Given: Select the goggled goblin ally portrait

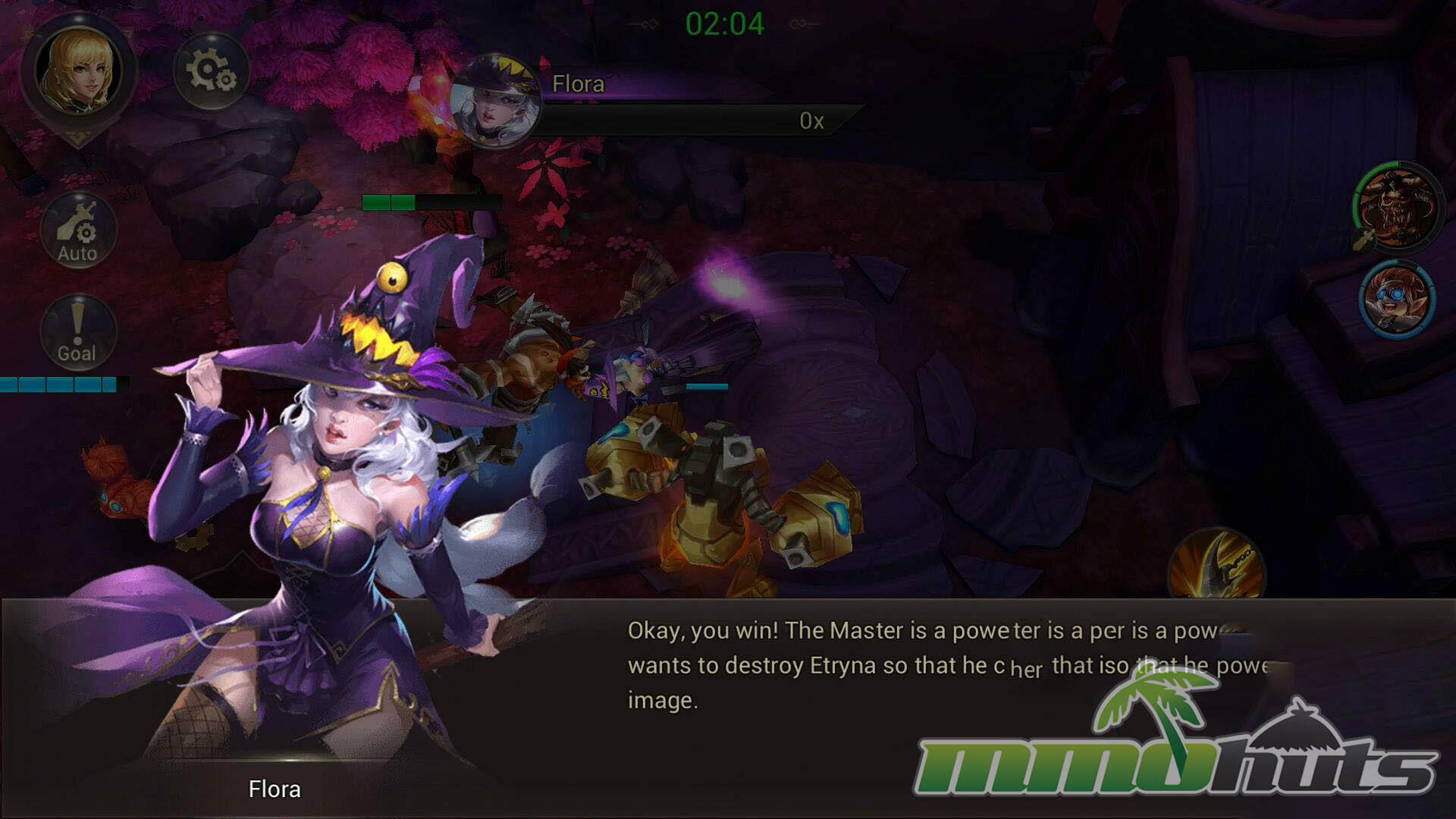Looking at the screenshot, I should tap(1397, 300).
